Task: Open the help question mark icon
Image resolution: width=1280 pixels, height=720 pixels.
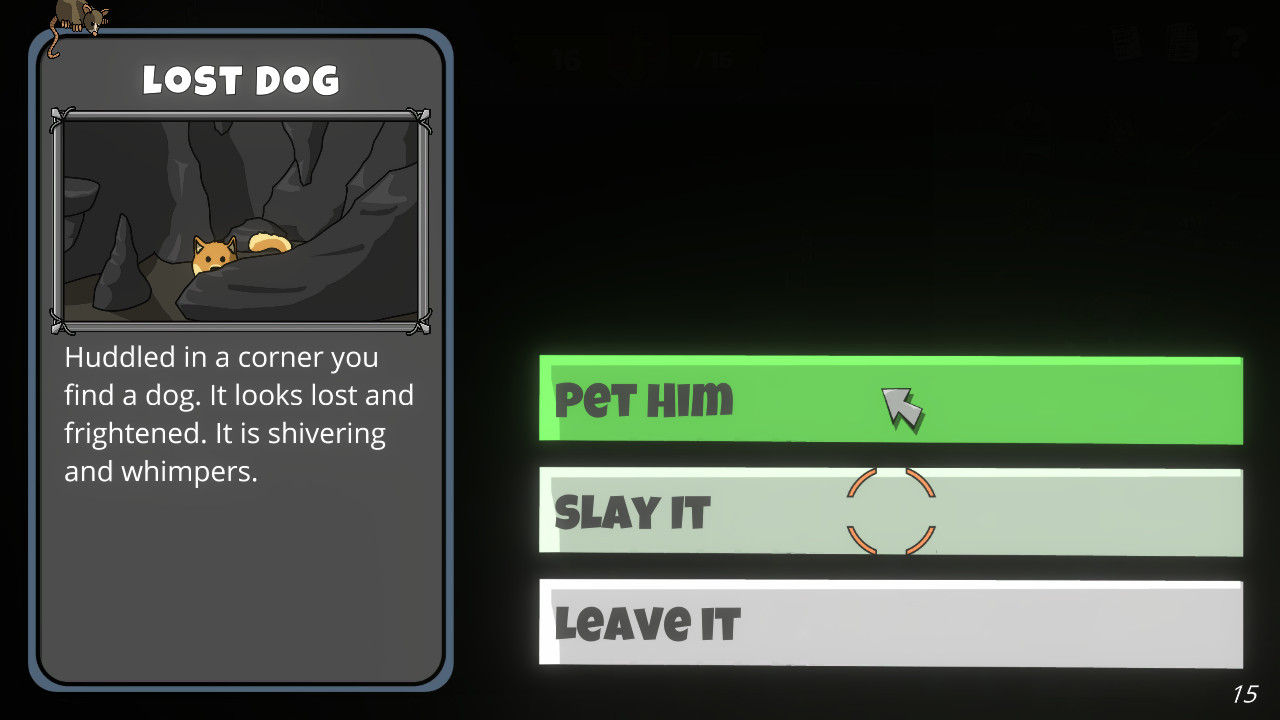Action: [x=1235, y=43]
